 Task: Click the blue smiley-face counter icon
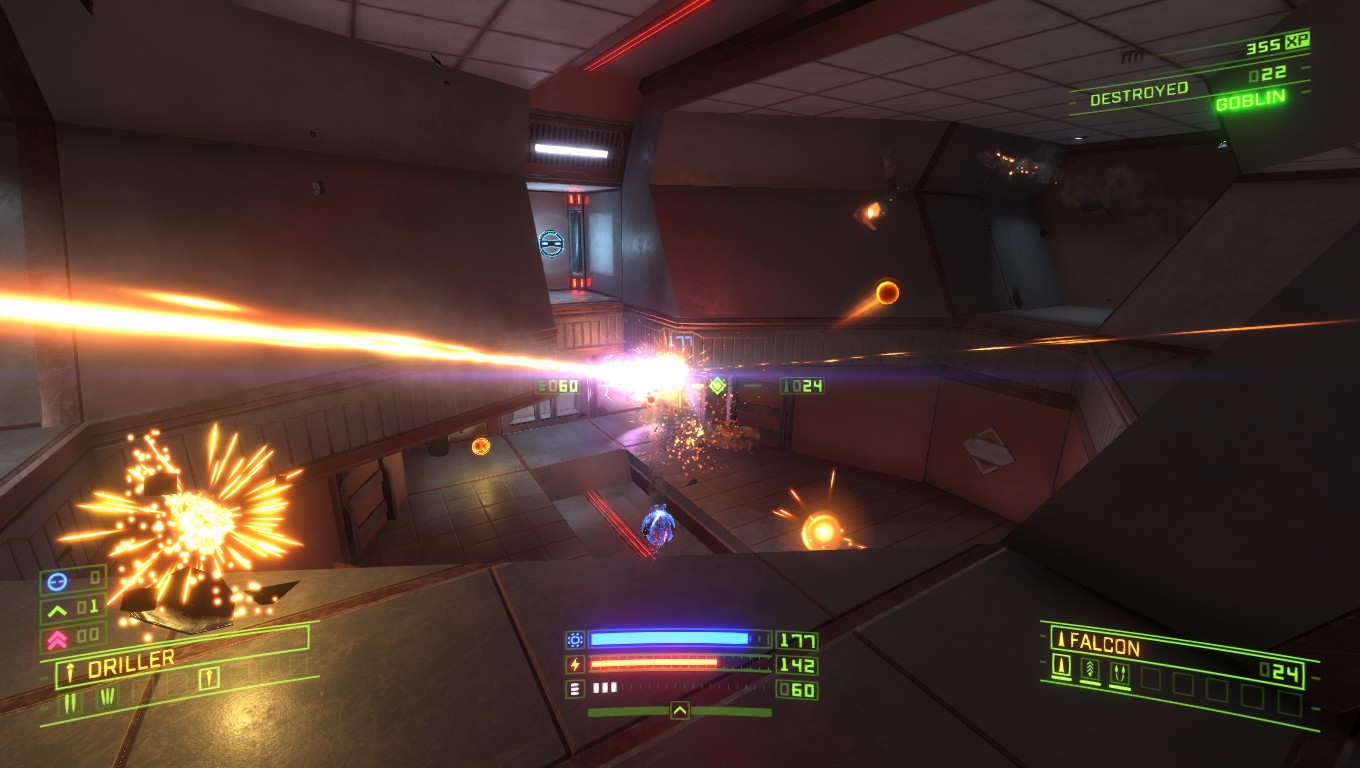56,579
